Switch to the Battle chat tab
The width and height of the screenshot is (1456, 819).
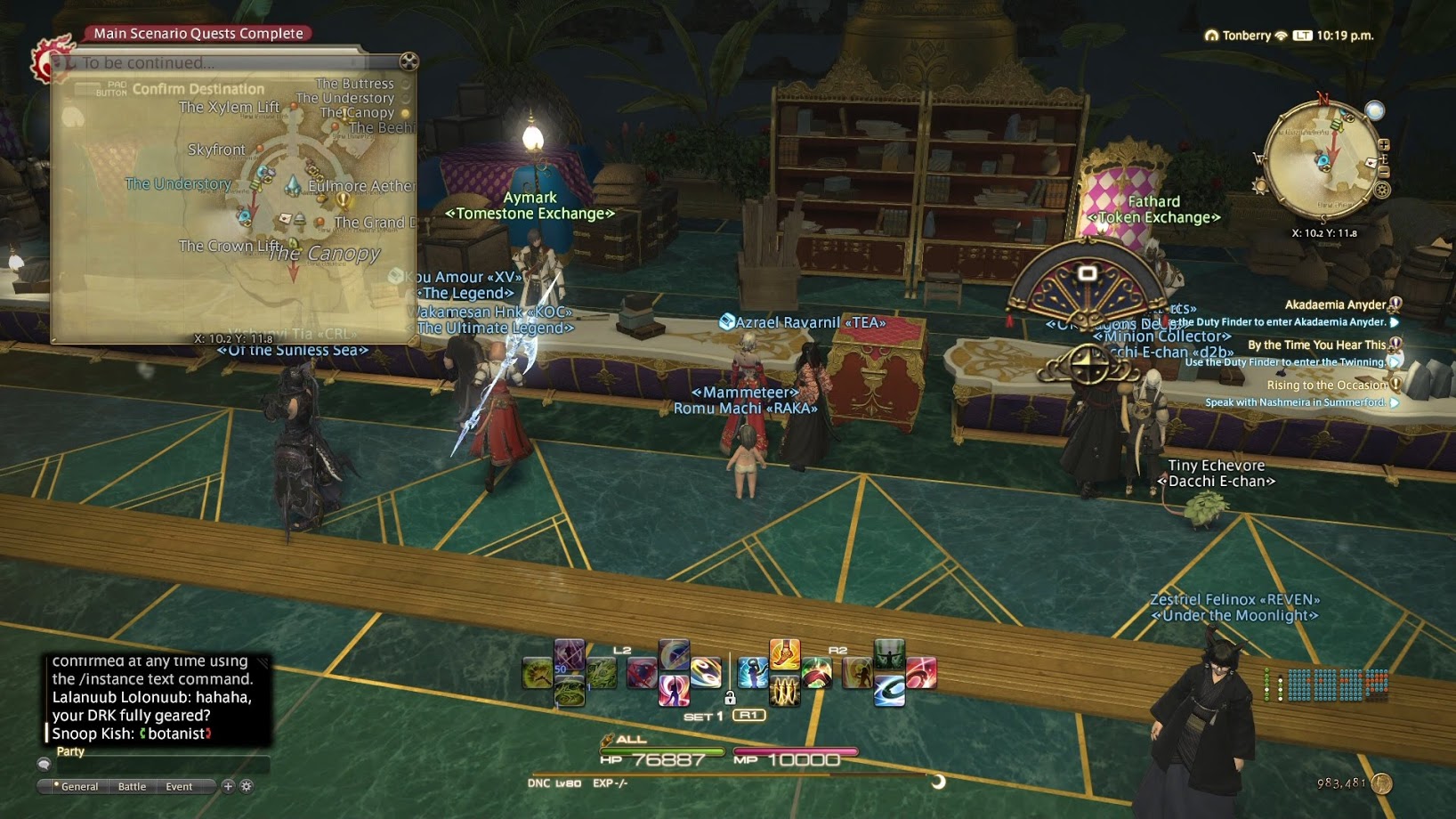point(132,786)
